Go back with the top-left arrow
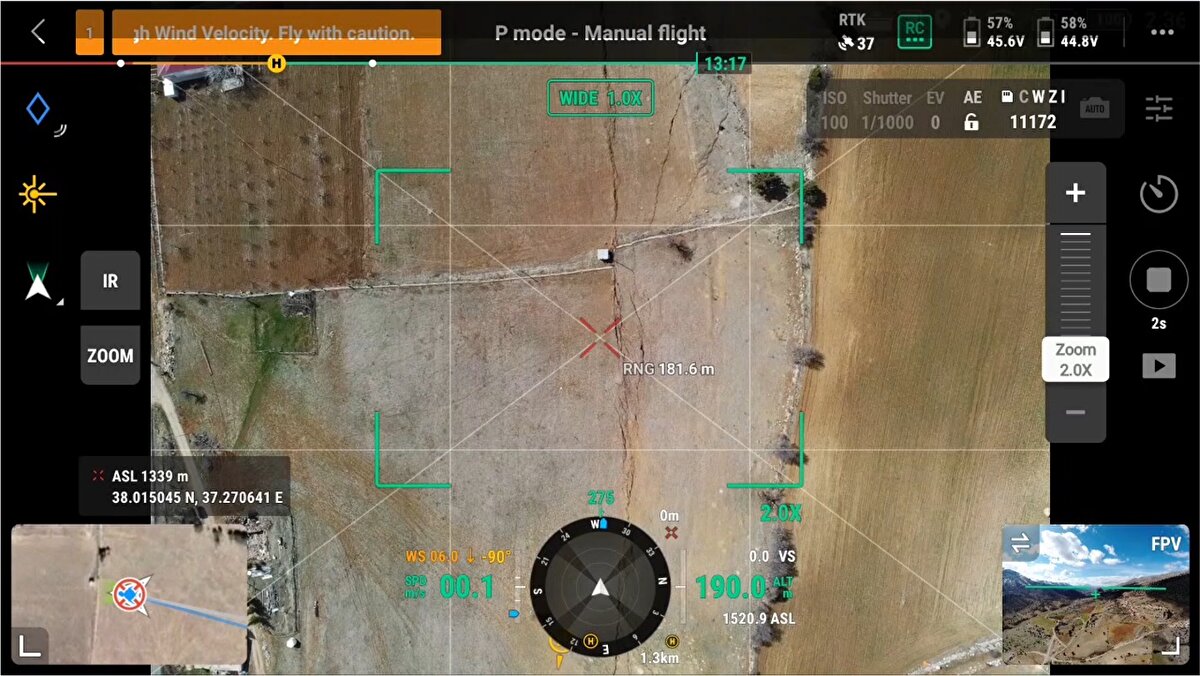 click(38, 32)
